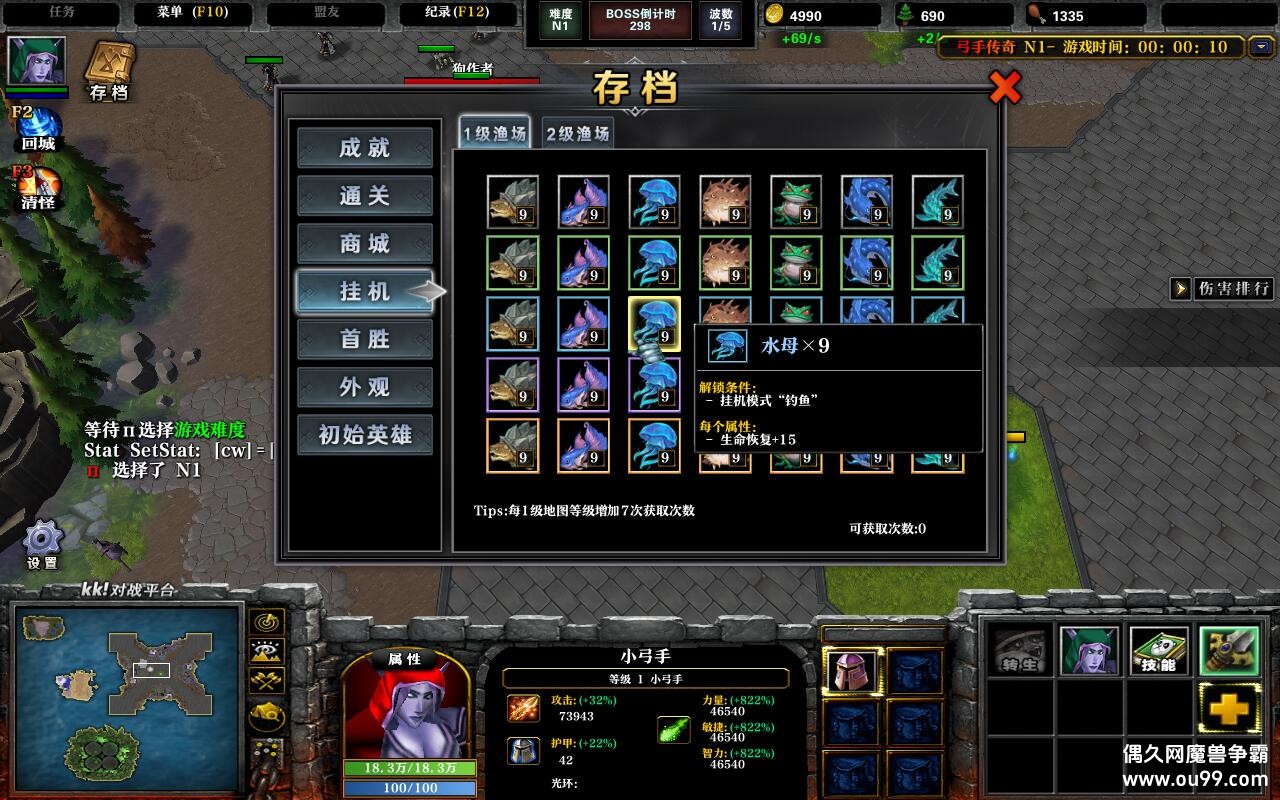The width and height of the screenshot is (1280, 800).
Task: Open the 成就 achievements section
Action: pos(365,148)
